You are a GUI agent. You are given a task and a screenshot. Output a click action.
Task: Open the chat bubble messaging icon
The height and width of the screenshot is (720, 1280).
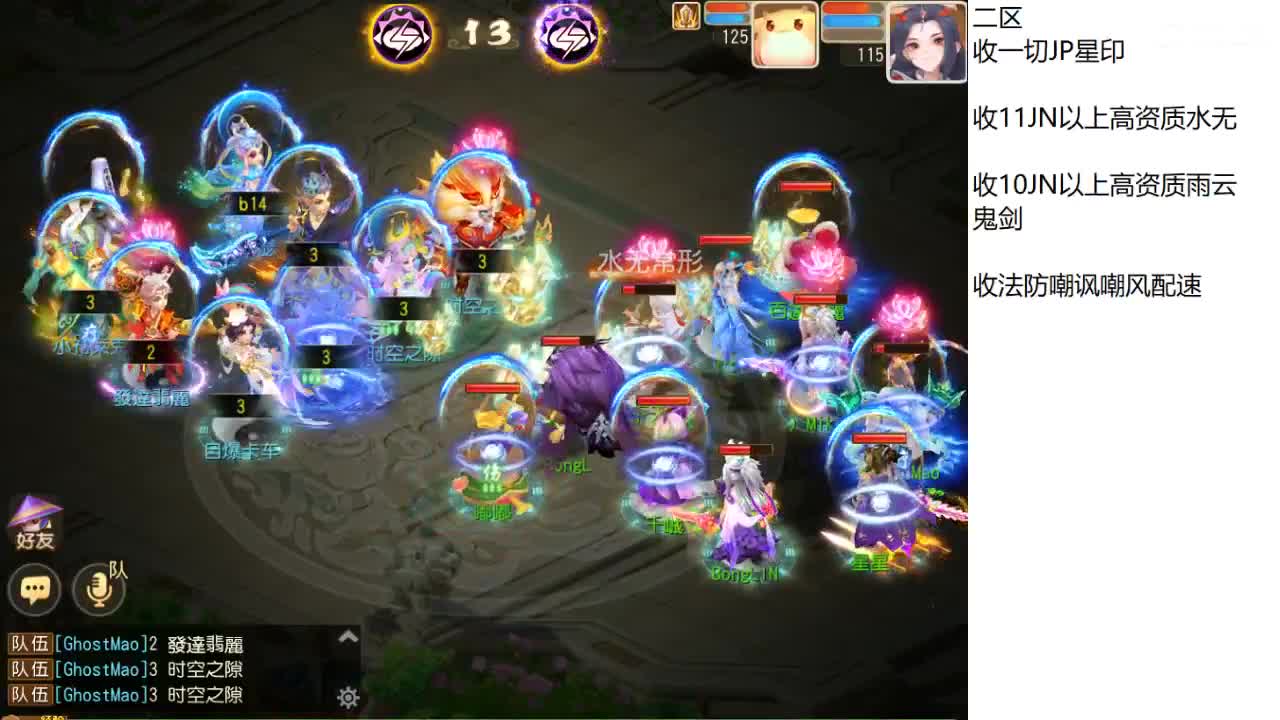35,590
